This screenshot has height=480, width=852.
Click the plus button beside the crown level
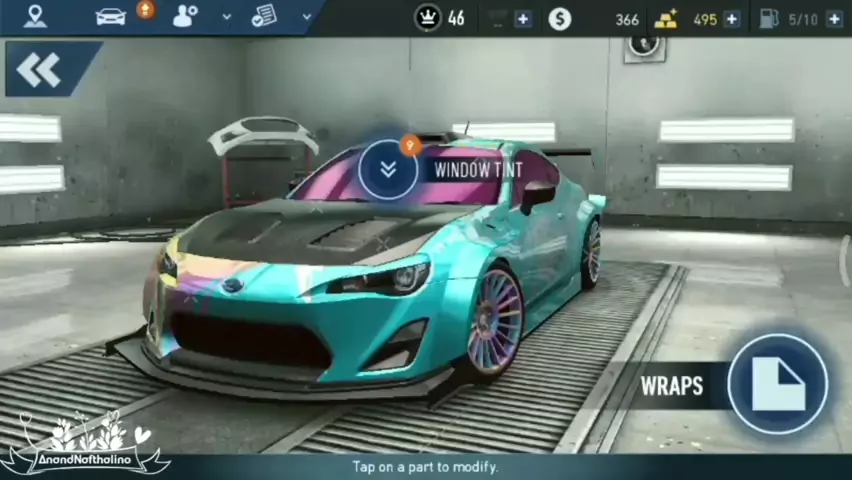click(x=523, y=19)
